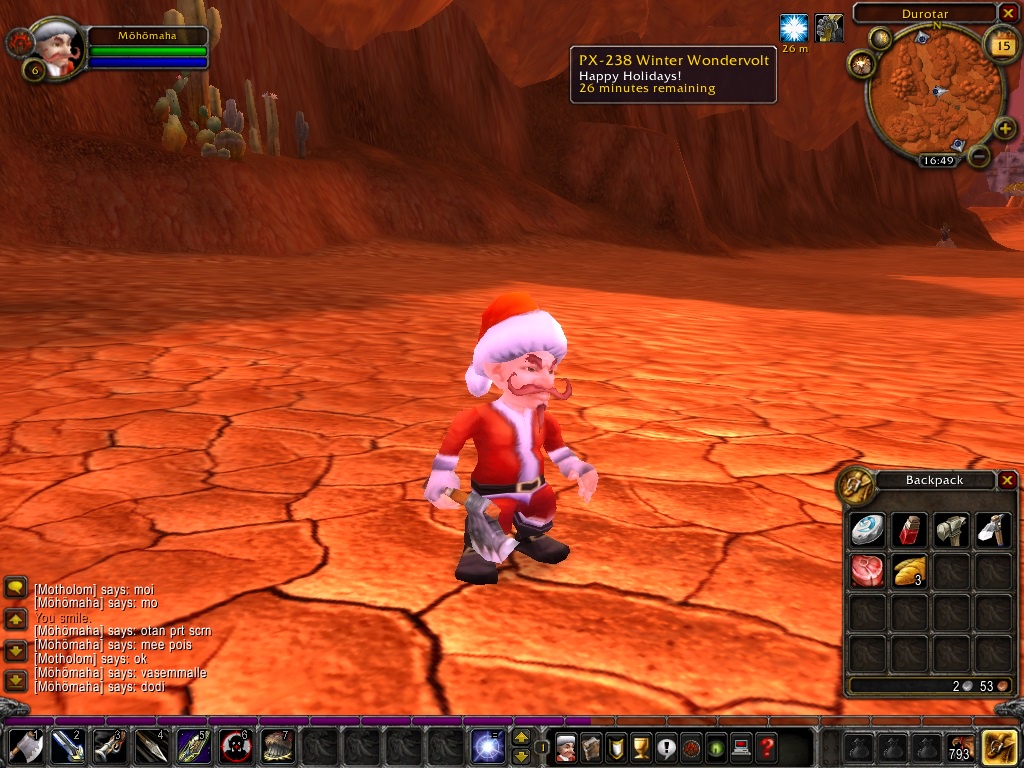The image size is (1024, 768).
Task: Click the Winter Wondervolt snowflake buff
Action: tap(794, 28)
